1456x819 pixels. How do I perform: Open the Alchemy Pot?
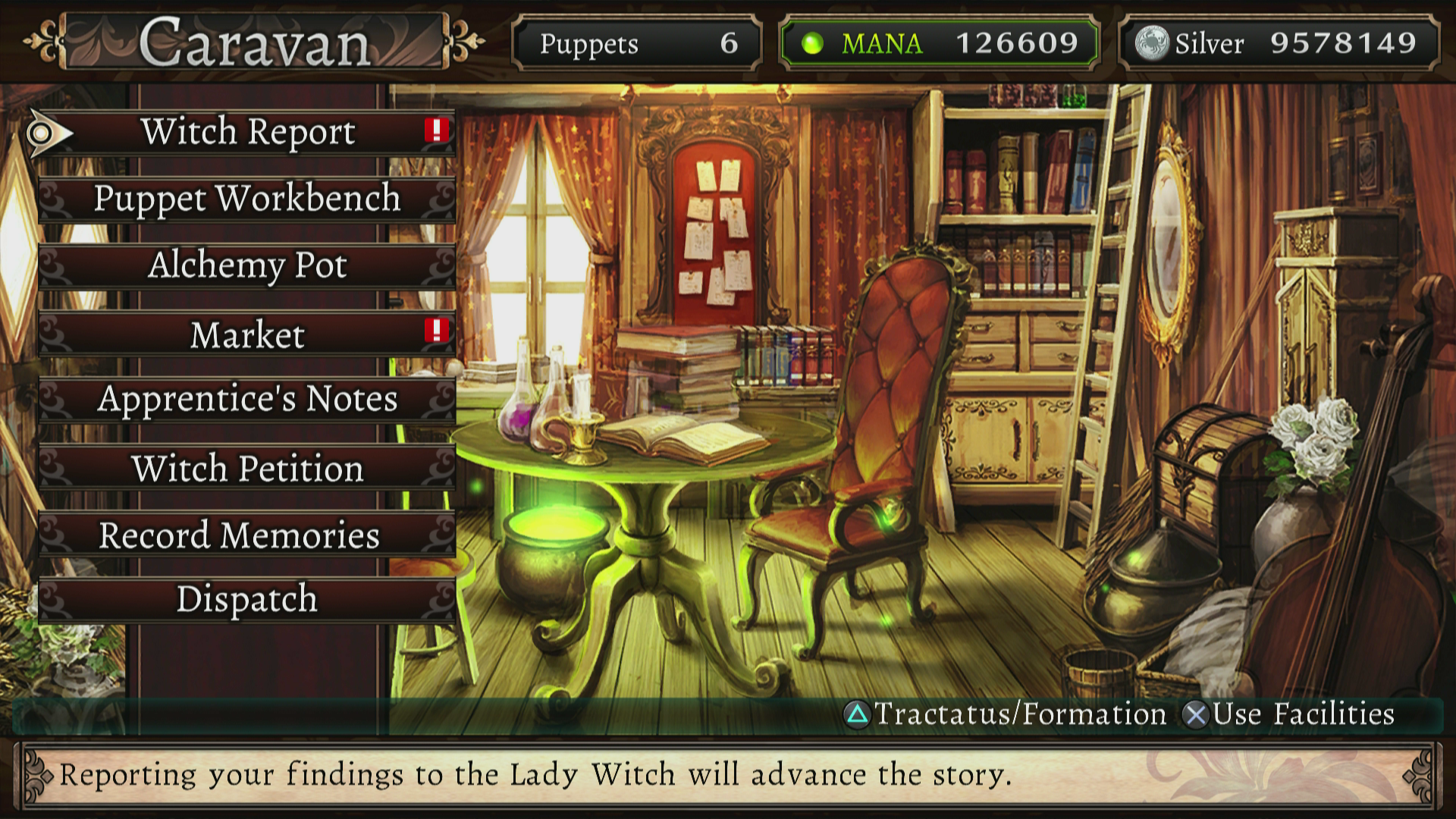[x=246, y=265]
